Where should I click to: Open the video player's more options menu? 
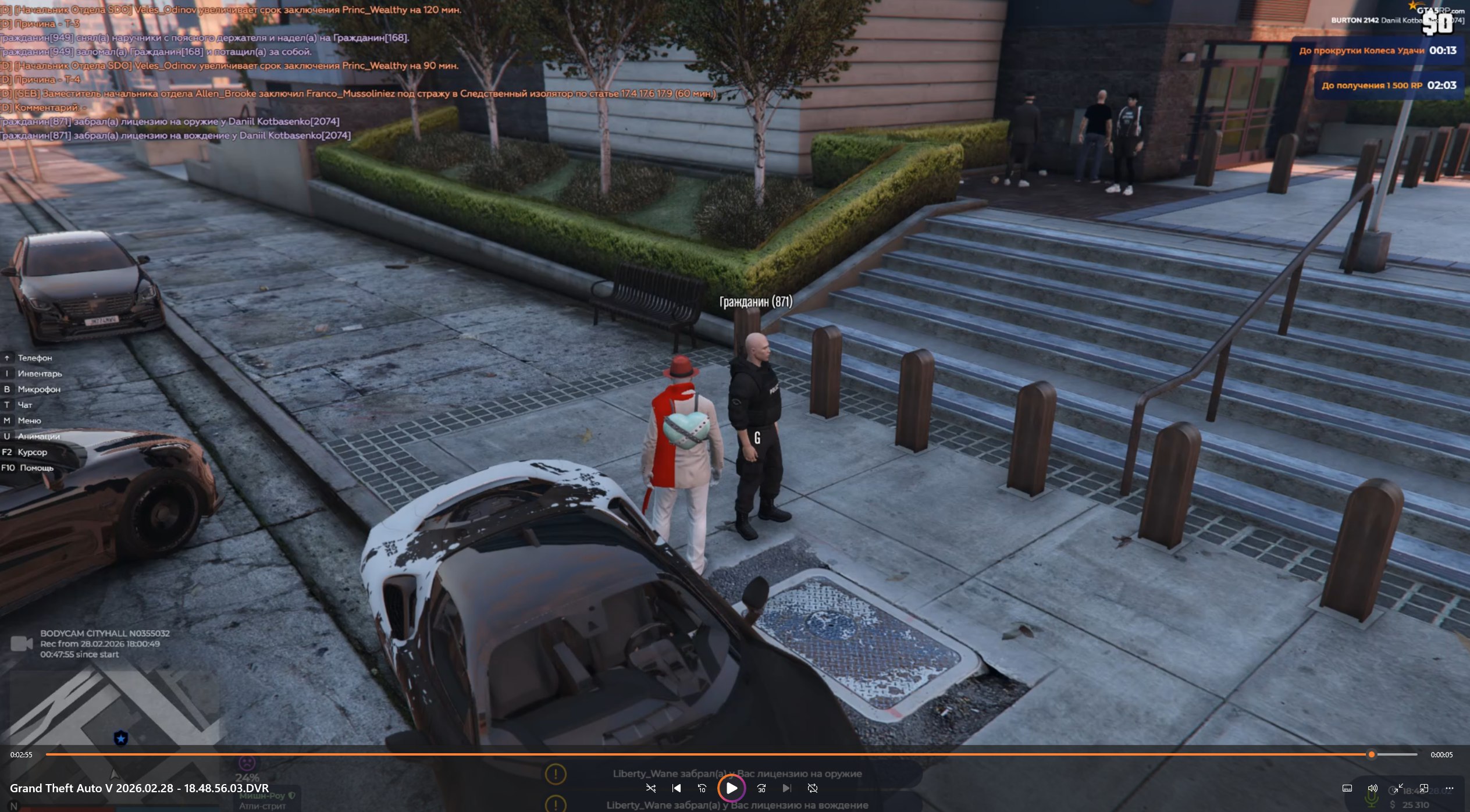coord(1449,788)
